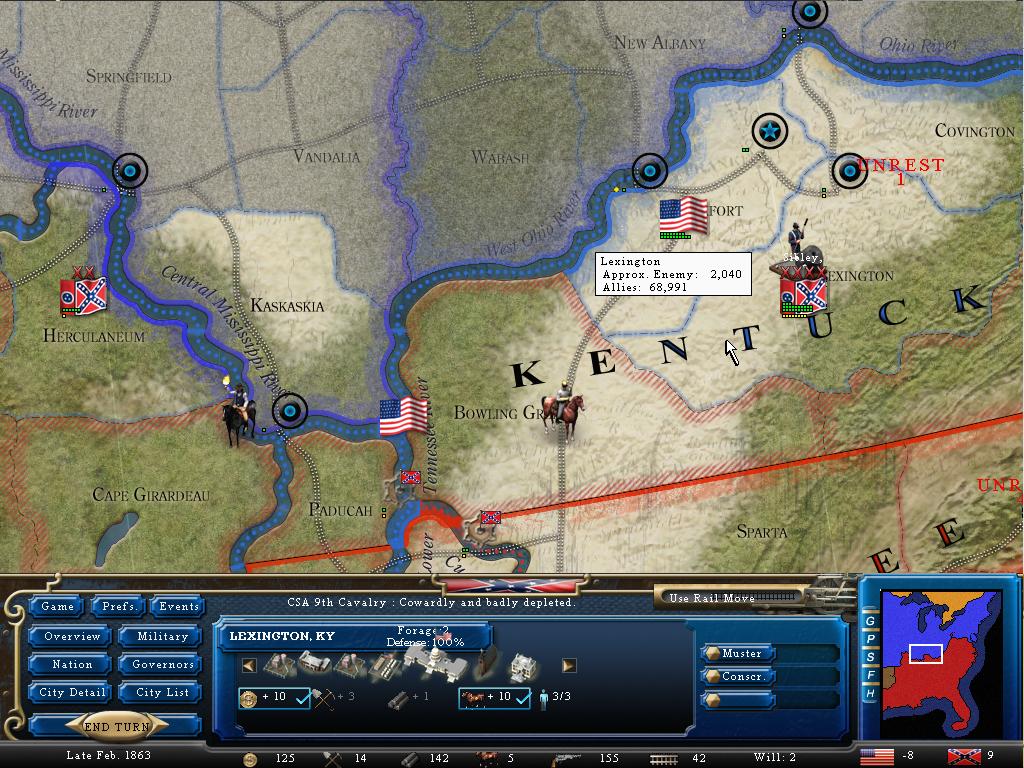View the Nation screen
This screenshot has height=768, width=1024.
[x=72, y=664]
